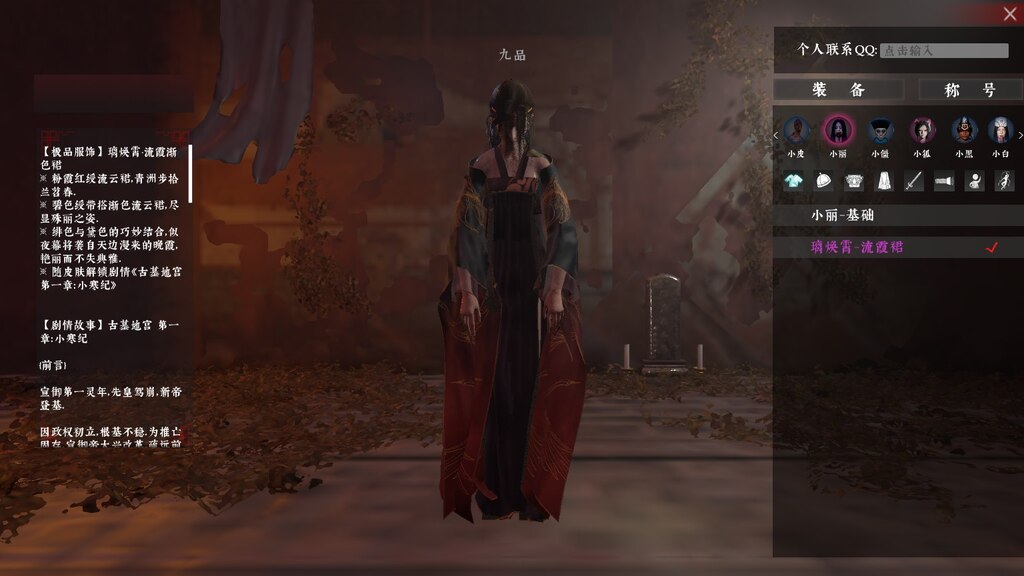Choose the 小白 character portrait
This screenshot has width=1024, height=576.
point(1000,130)
